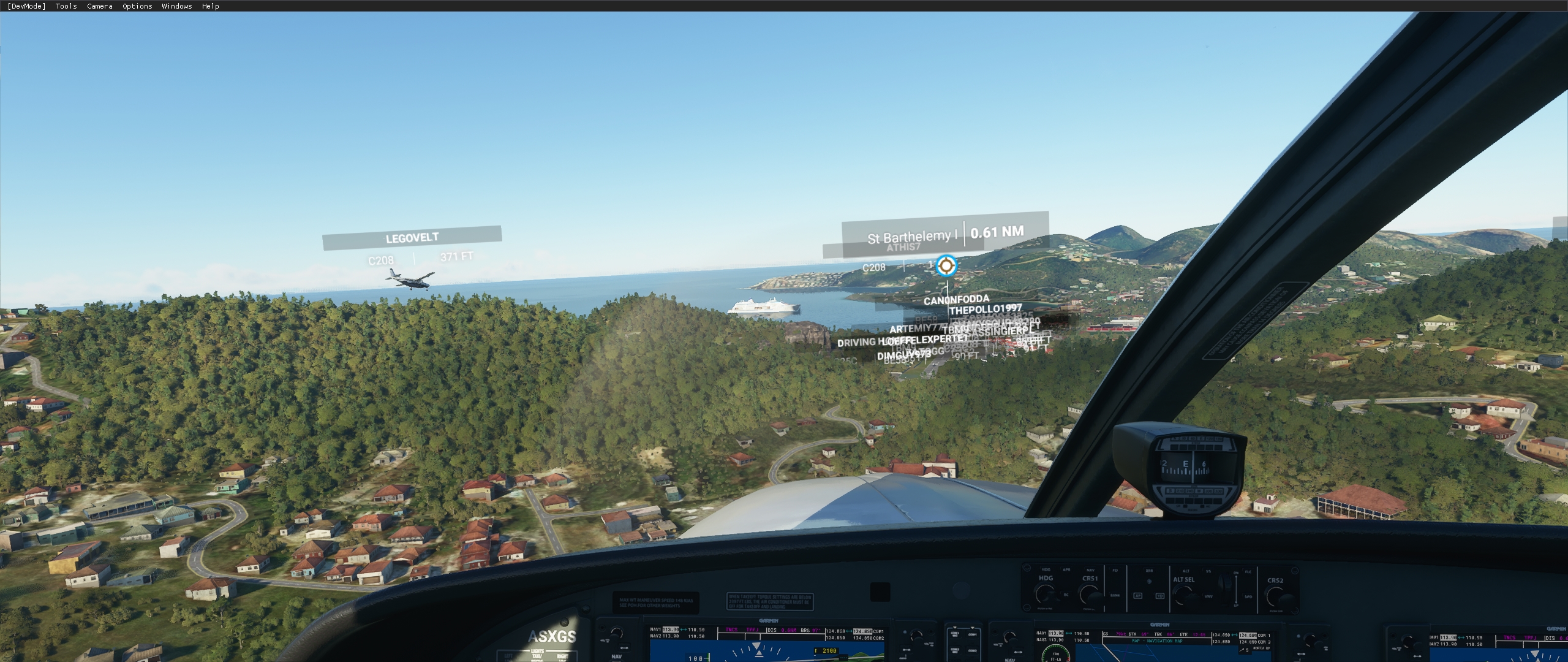Open the Camera menu
Image resolution: width=1568 pixels, height=662 pixels.
pyautogui.click(x=98, y=6)
